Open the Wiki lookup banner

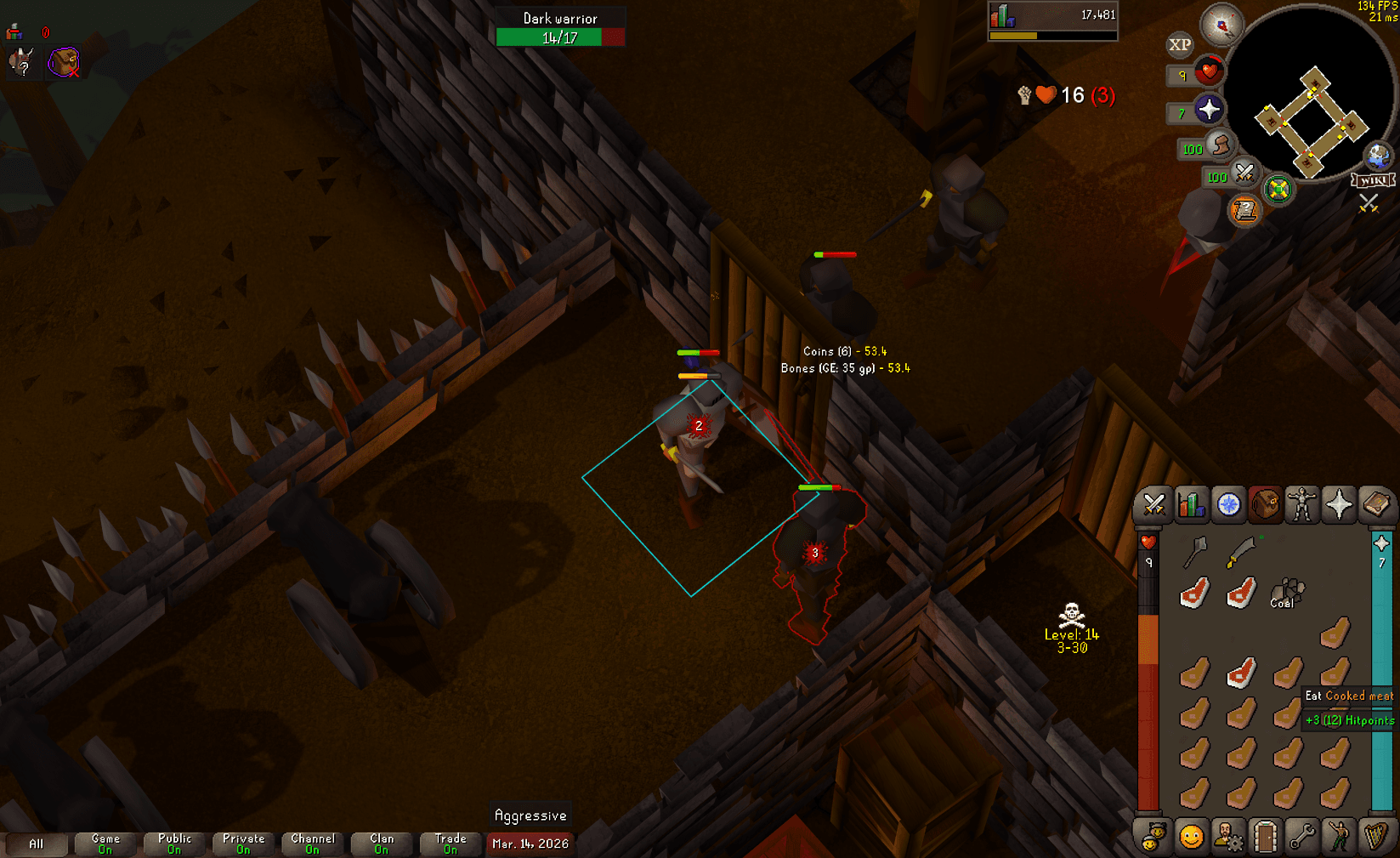pos(1373,179)
